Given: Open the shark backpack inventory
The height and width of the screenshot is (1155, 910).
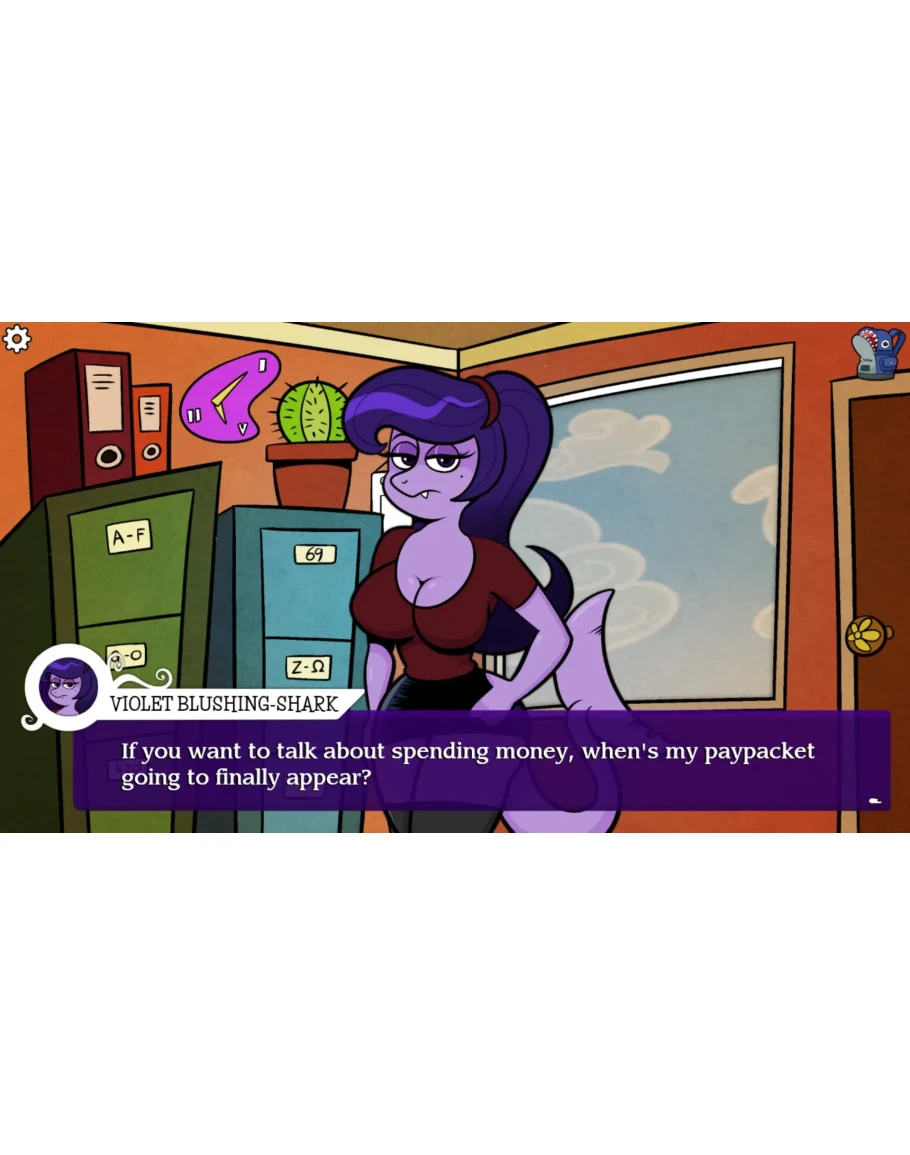Looking at the screenshot, I should pyautogui.click(x=877, y=352).
